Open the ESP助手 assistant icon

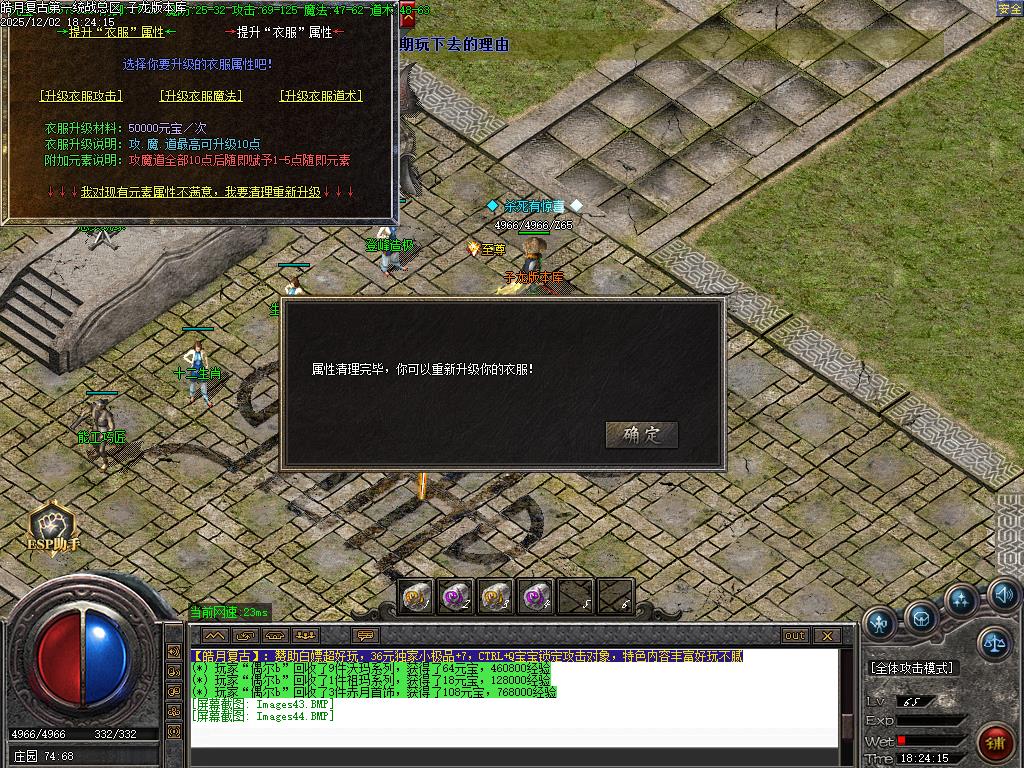click(53, 526)
